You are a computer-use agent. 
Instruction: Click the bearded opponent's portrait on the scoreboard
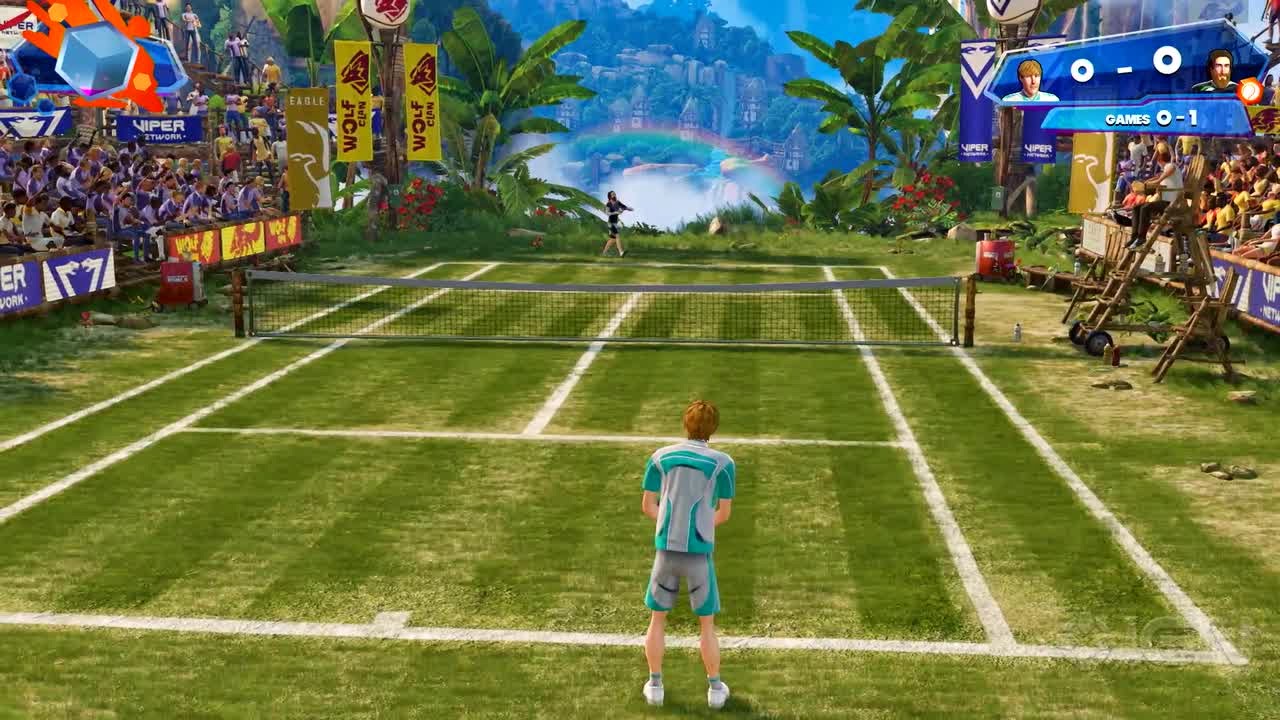pyautogui.click(x=1222, y=72)
